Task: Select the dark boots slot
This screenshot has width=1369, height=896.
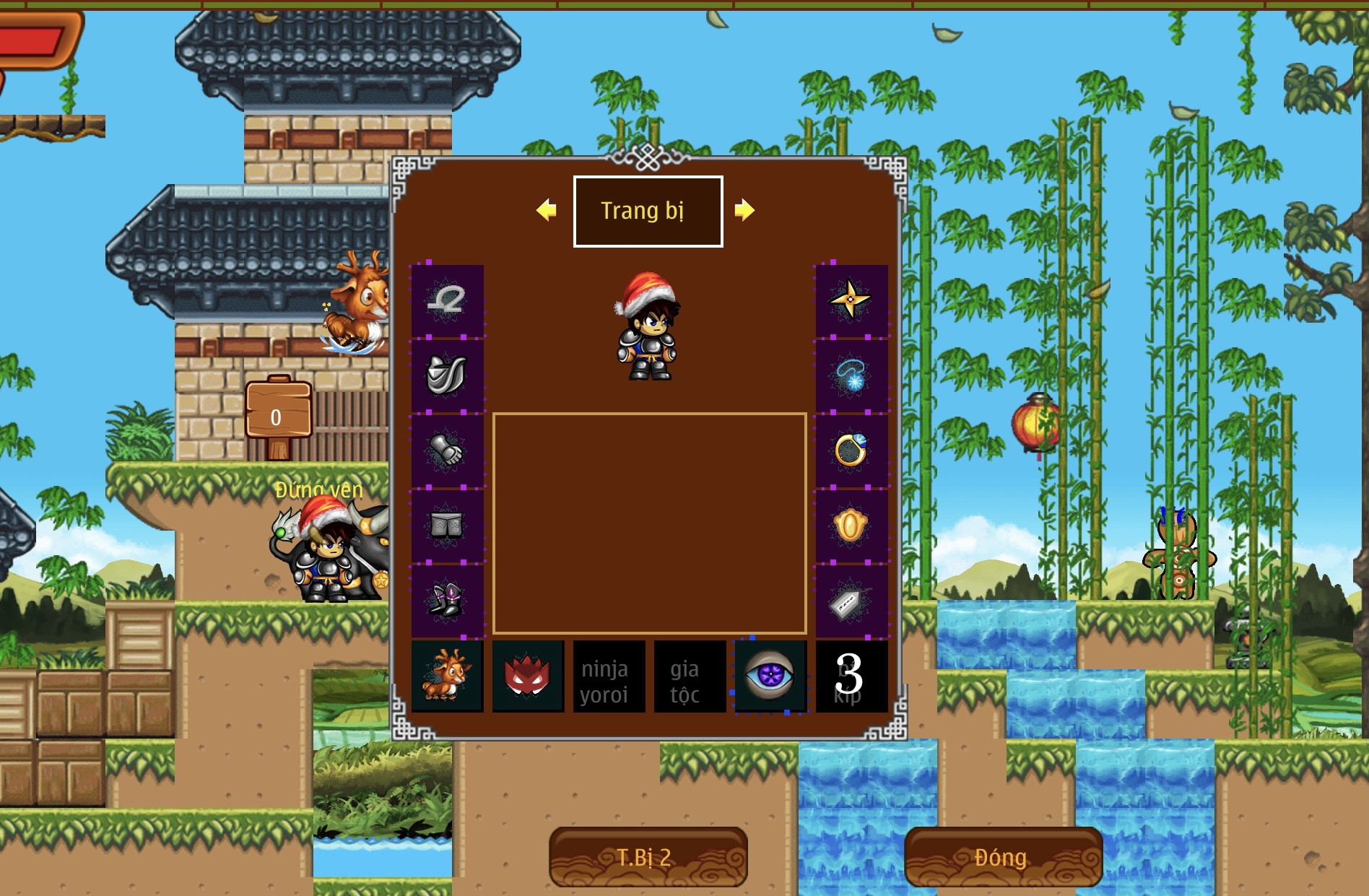Action: click(447, 601)
